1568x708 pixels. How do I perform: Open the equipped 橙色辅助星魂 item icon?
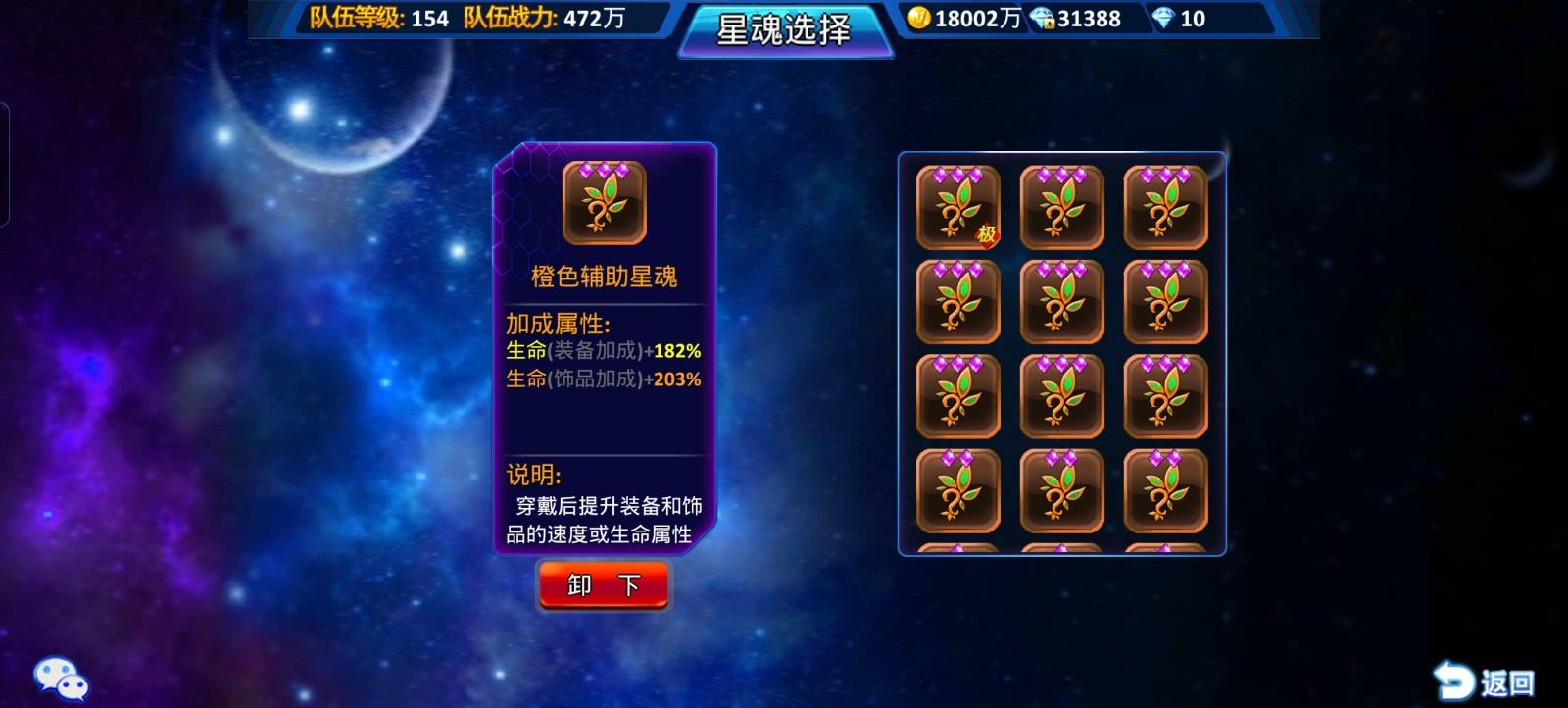(603, 201)
